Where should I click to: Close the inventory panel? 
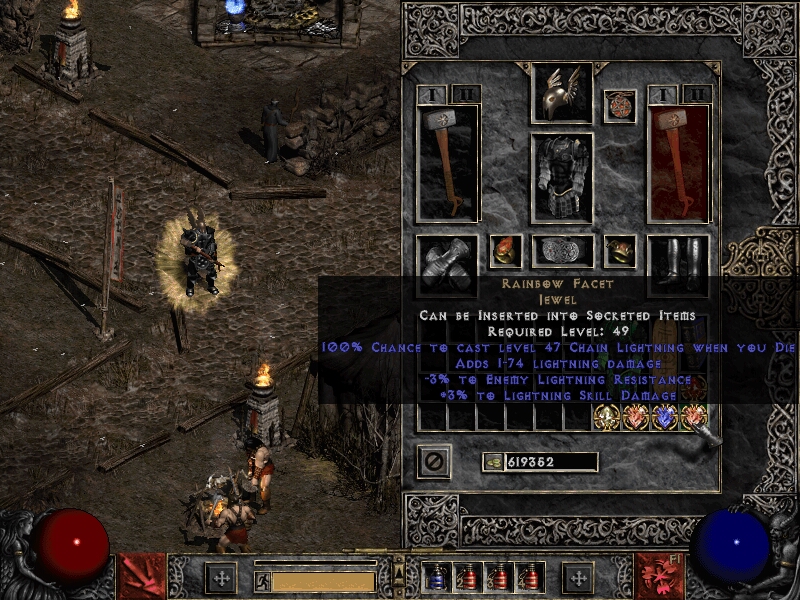(434, 461)
